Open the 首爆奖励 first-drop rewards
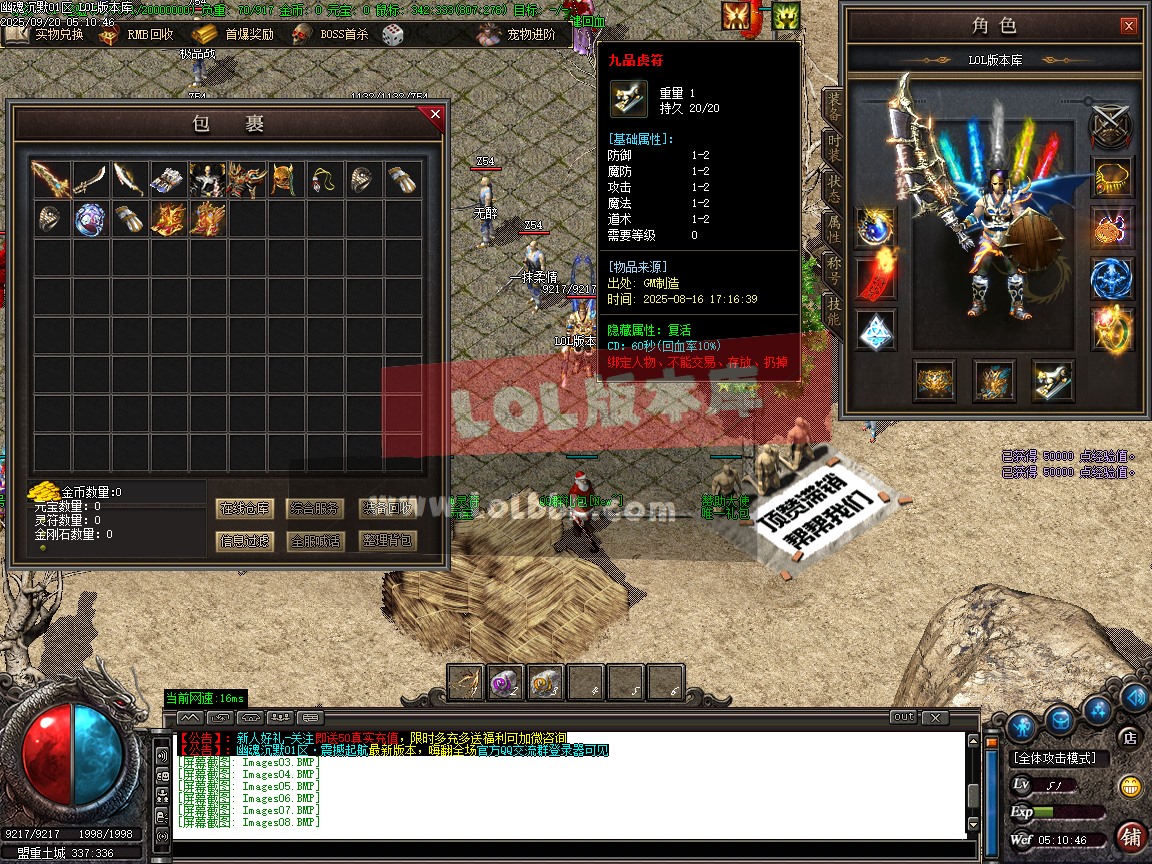This screenshot has height=864, width=1152. coord(235,34)
